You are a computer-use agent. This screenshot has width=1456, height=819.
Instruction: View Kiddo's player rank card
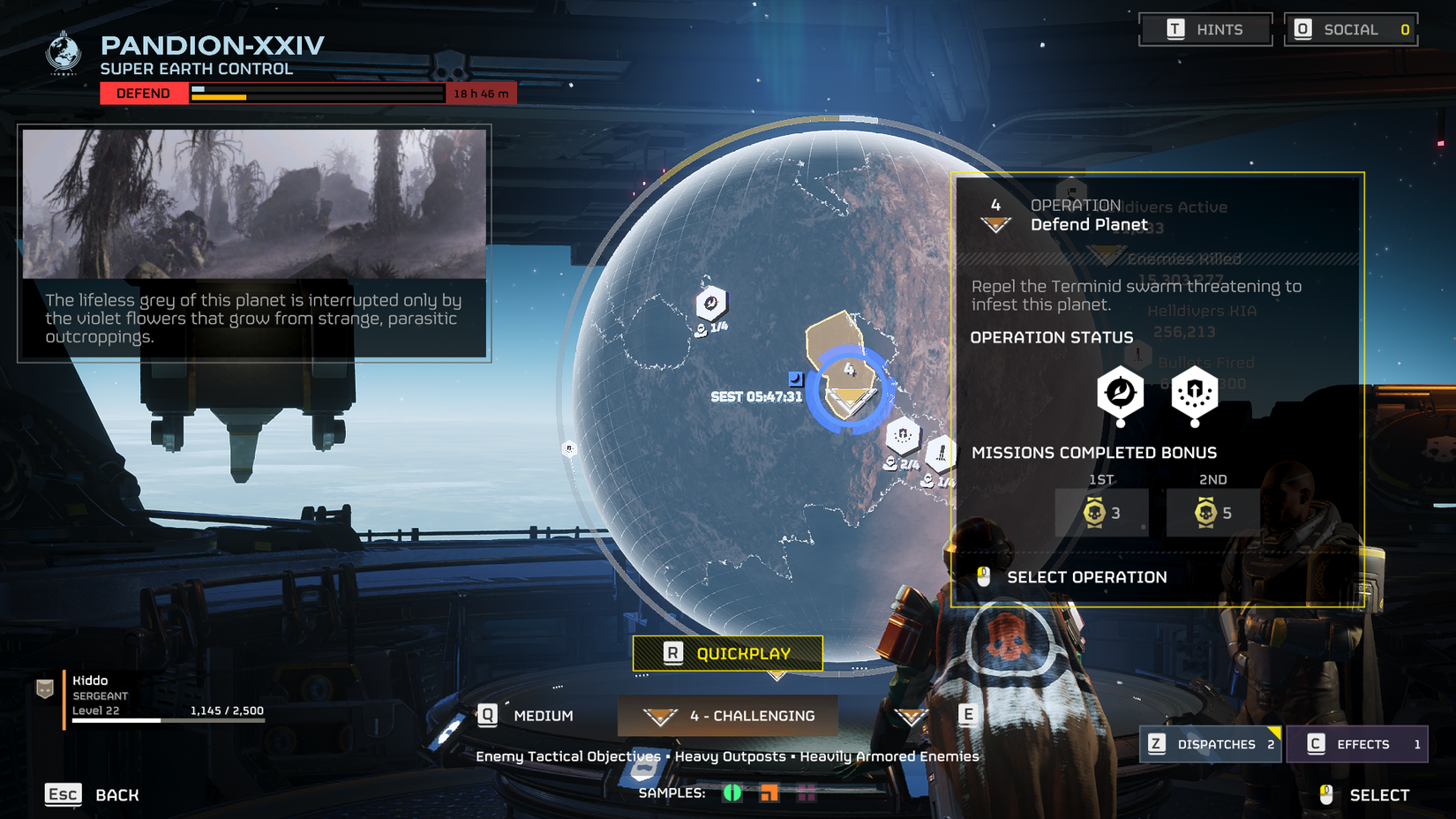150,695
